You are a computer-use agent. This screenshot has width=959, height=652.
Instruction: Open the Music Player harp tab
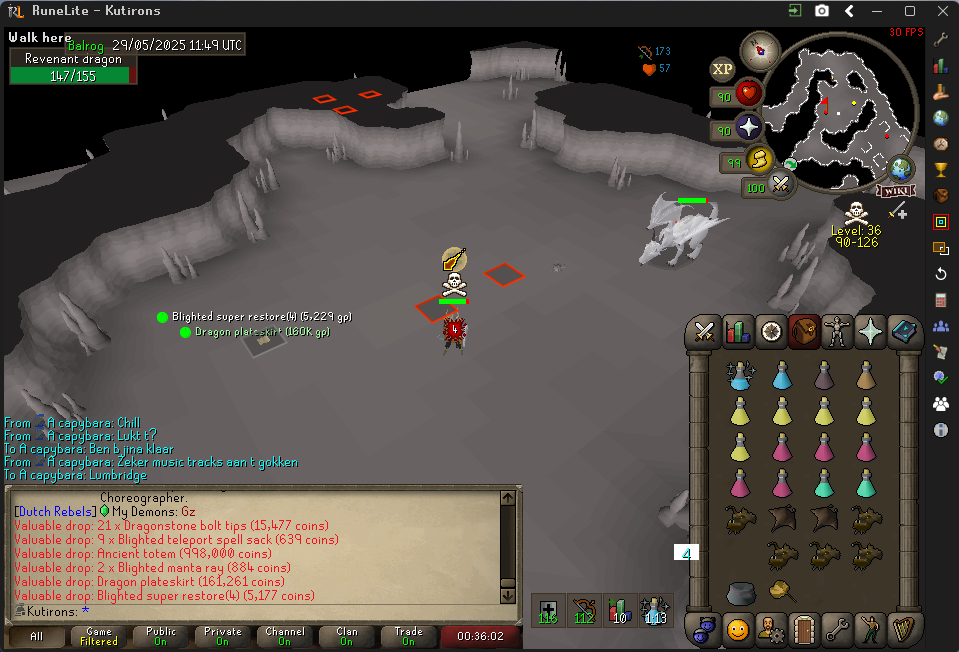click(903, 629)
